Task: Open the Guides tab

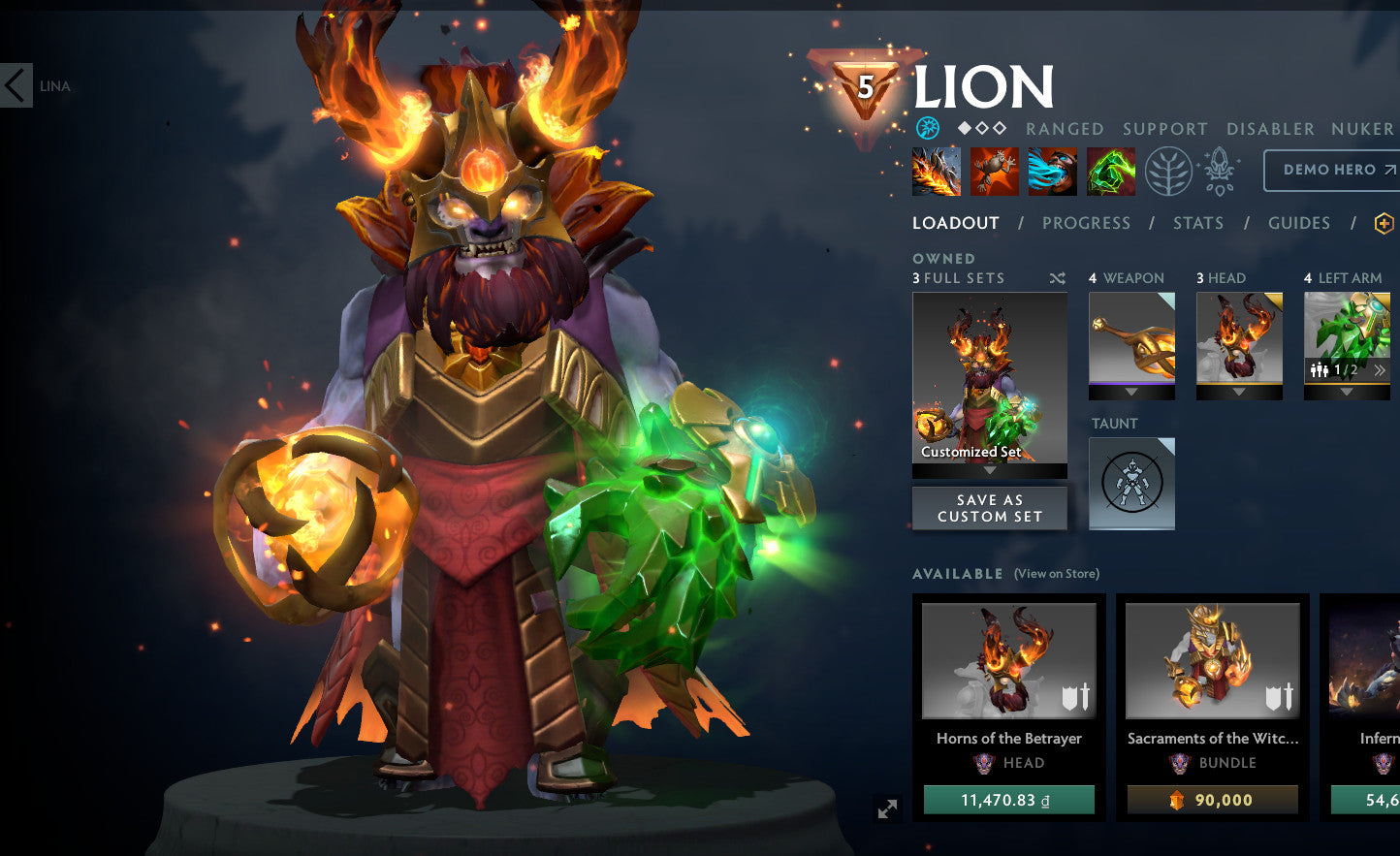Action: click(1298, 223)
